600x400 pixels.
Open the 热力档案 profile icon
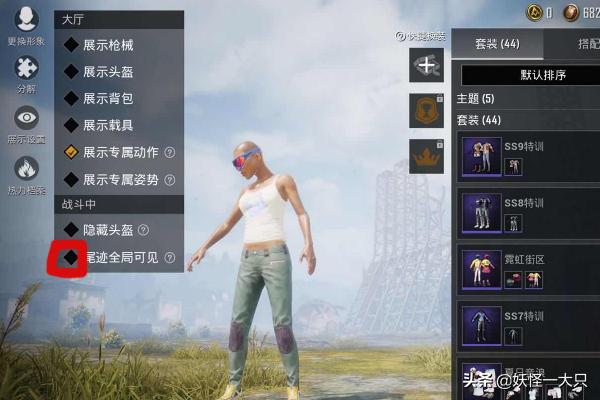tap(26, 171)
